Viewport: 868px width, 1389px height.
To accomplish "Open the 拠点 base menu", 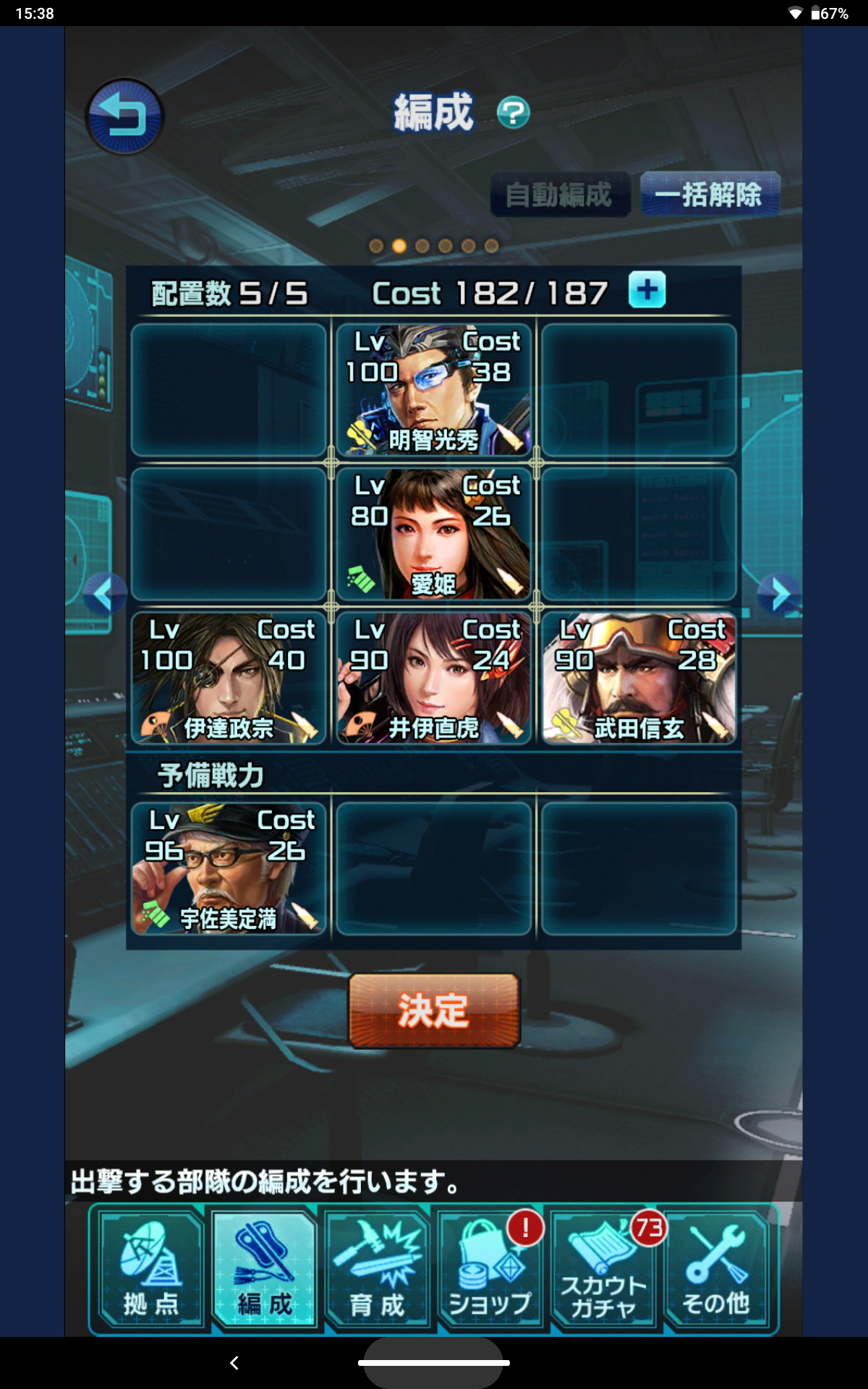I will coord(150,1270).
